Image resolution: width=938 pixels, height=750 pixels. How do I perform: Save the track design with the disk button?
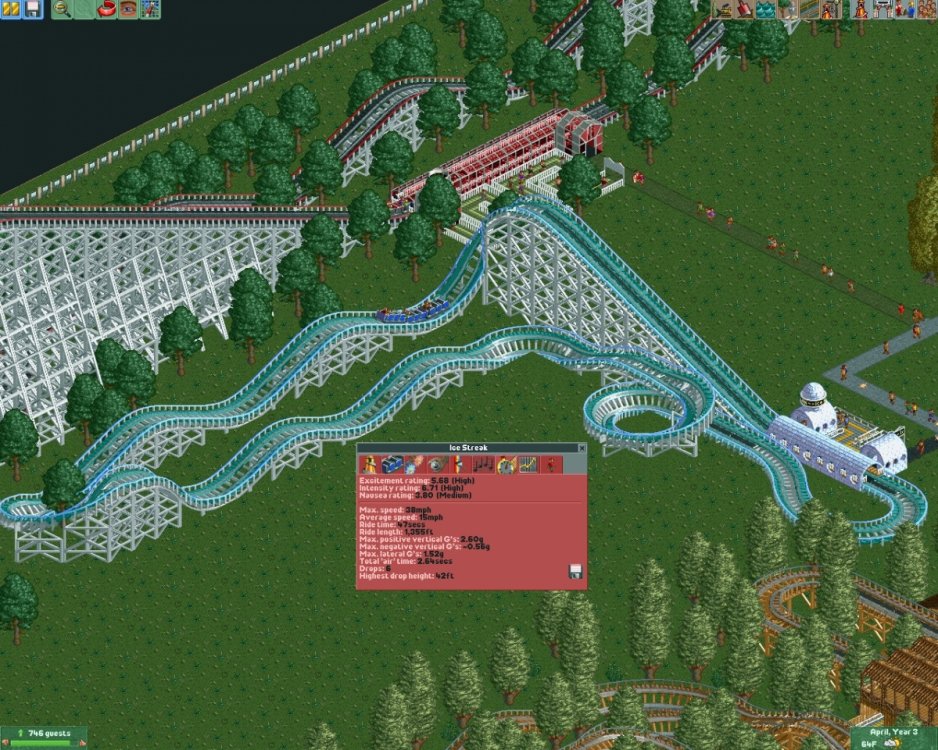click(x=575, y=571)
